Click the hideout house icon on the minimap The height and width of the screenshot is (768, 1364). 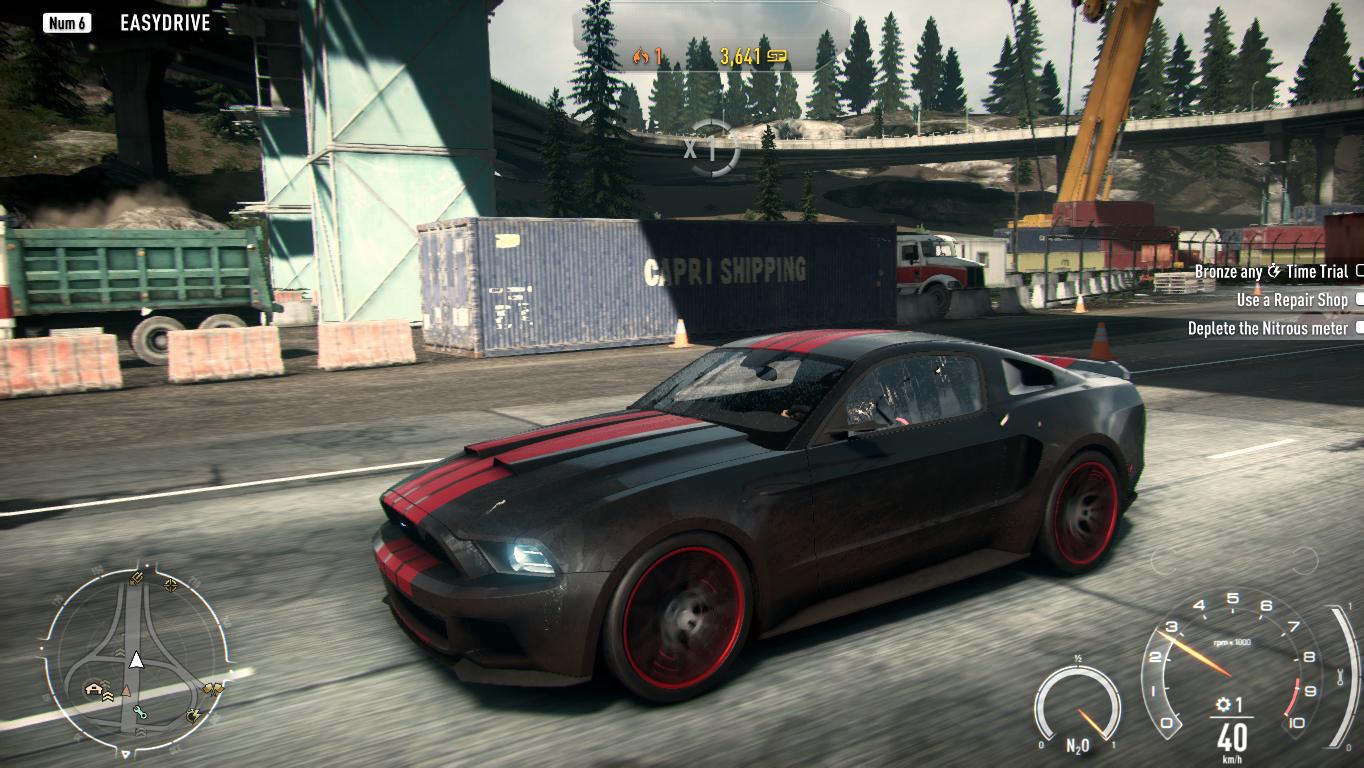tap(92, 688)
